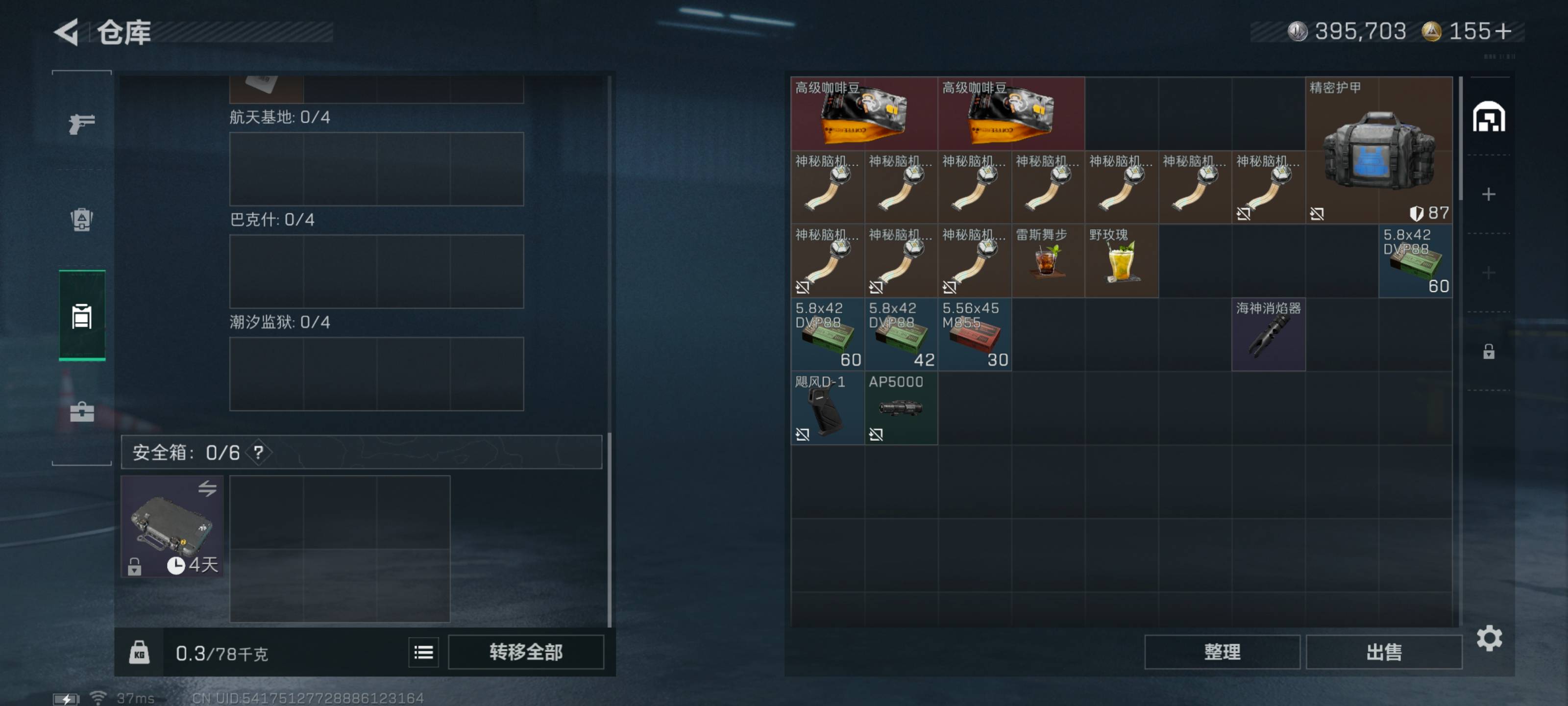Open the 出售 sell option
Viewport: 1568px width, 706px height.
click(1384, 652)
